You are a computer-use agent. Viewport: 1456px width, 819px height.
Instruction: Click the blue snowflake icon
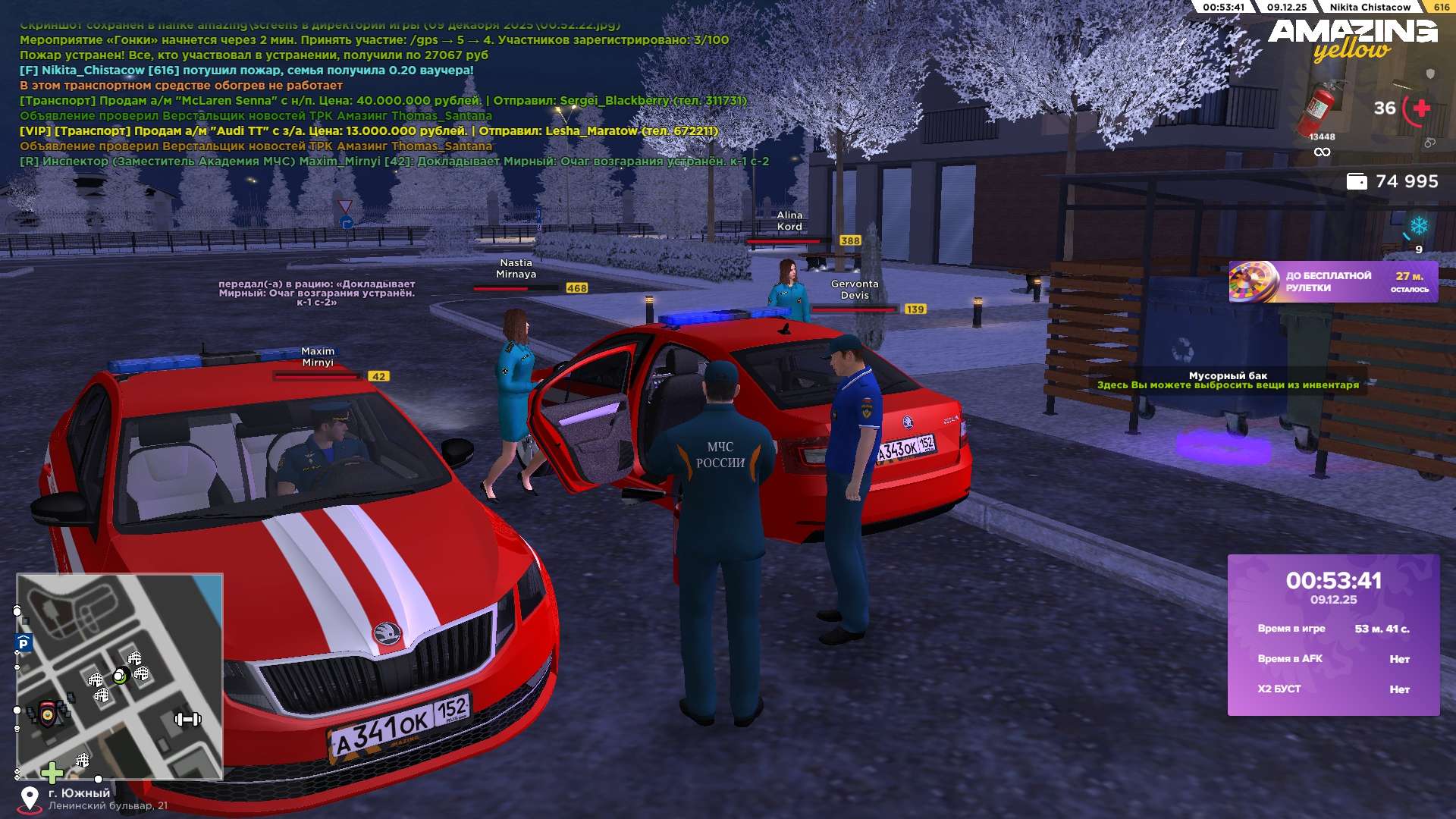coord(1418,226)
